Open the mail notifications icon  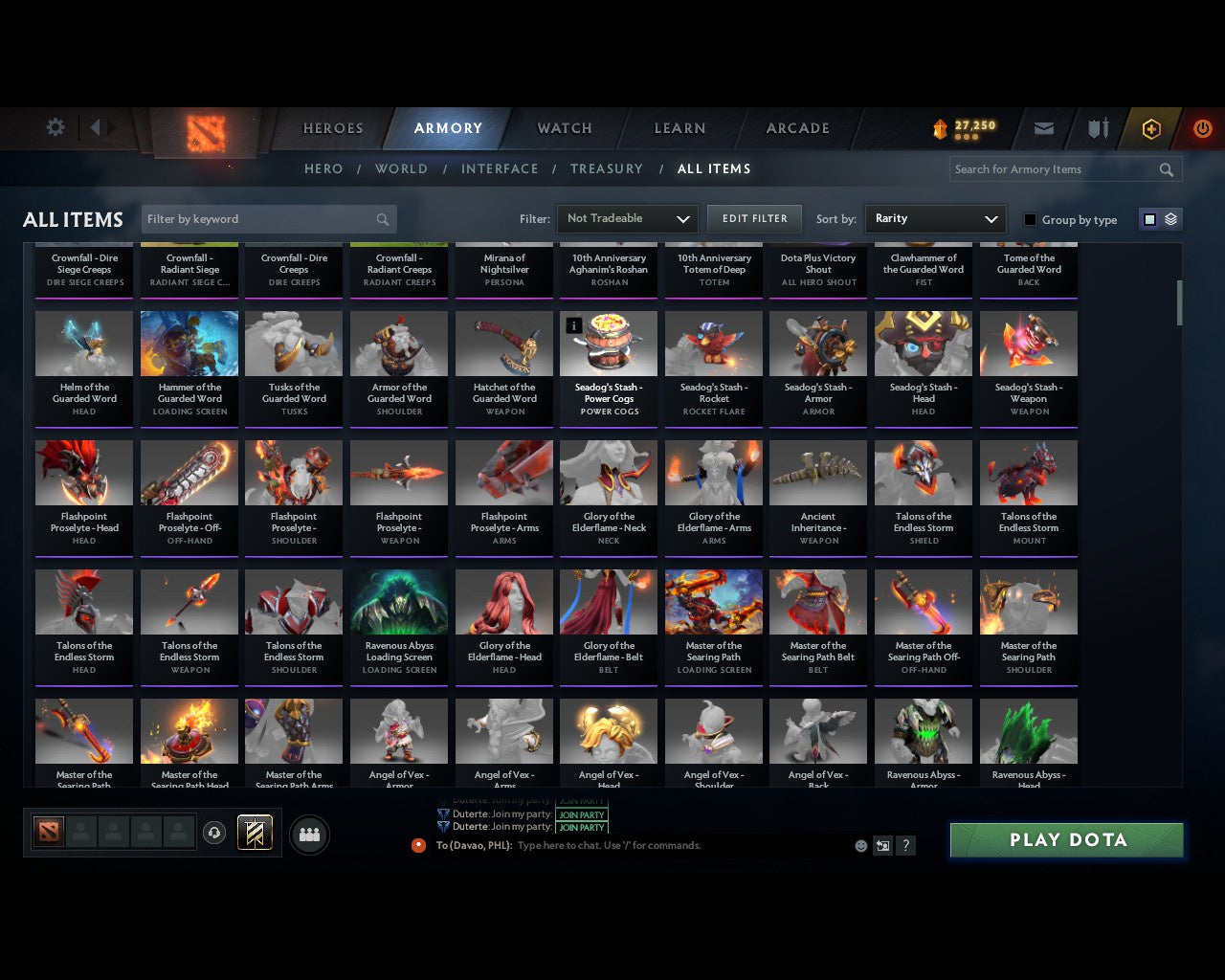(1044, 127)
